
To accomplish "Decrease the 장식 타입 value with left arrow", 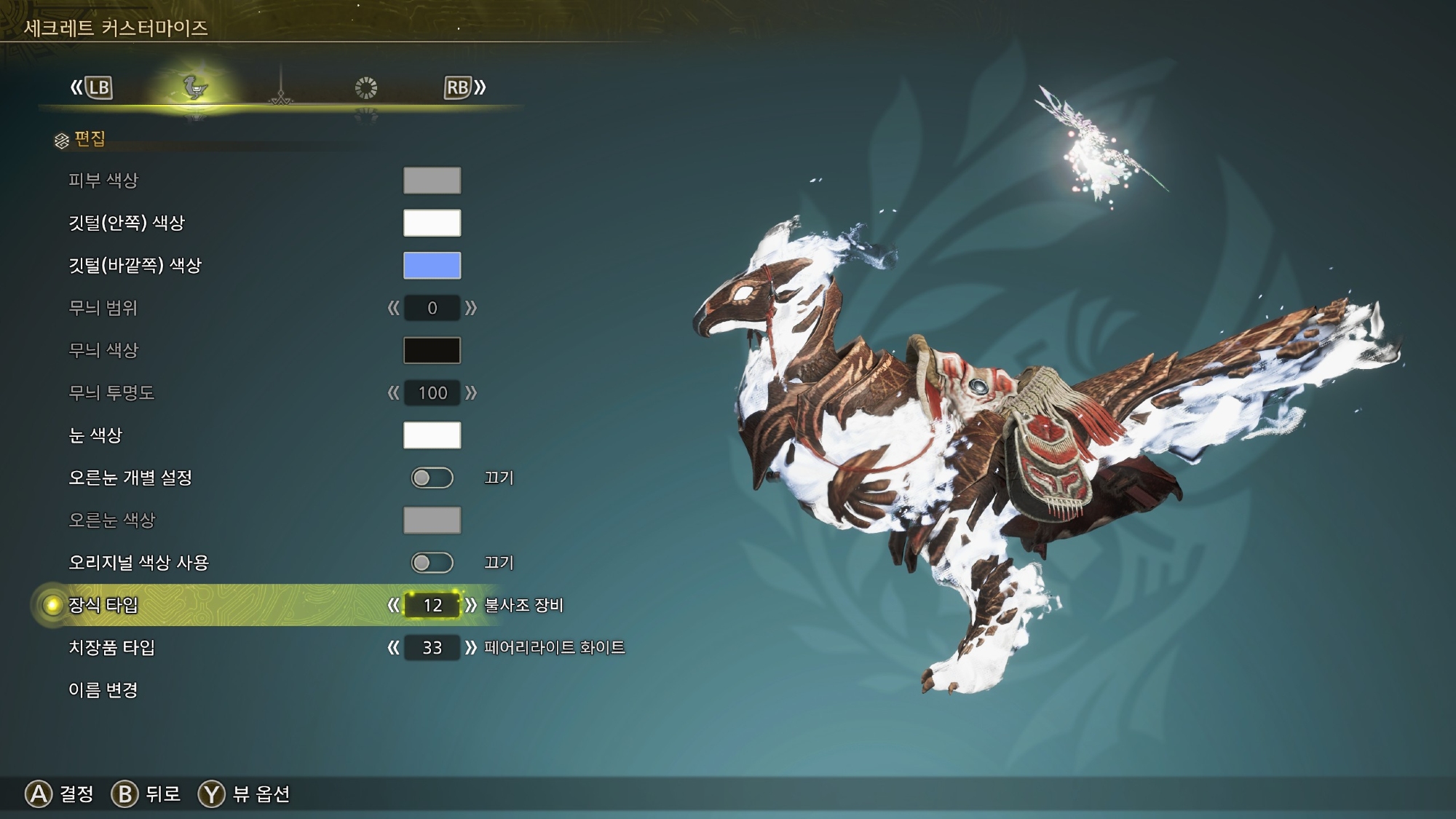I will 393,605.
